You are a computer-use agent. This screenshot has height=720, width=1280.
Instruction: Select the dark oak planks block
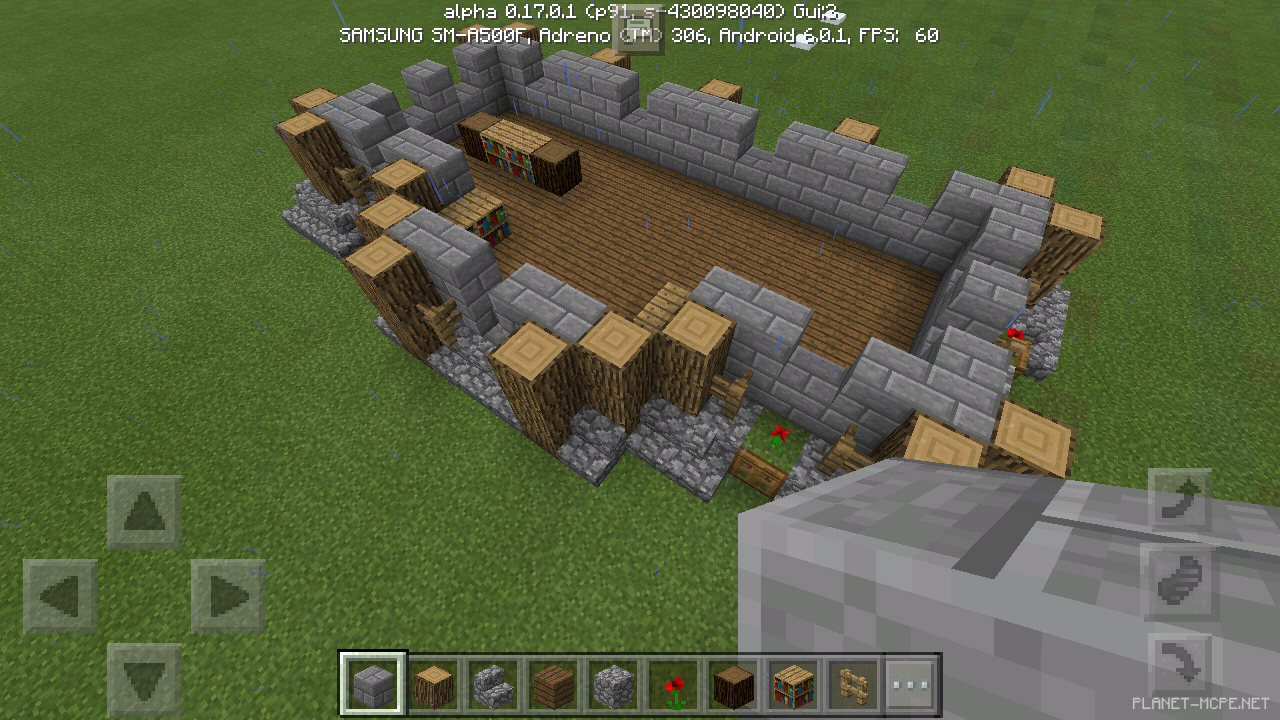553,682
